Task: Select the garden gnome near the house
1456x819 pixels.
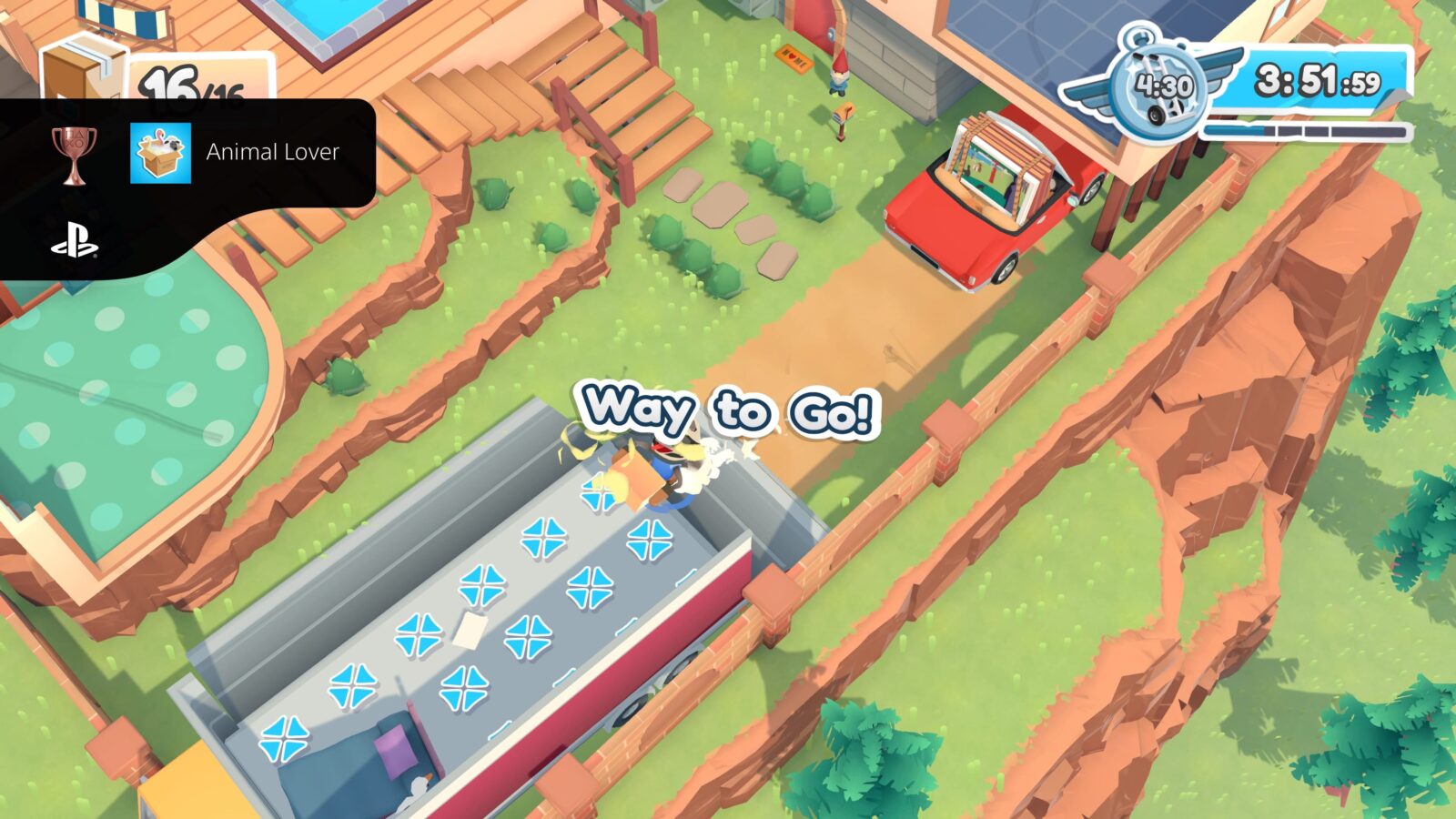Action: 837,77
